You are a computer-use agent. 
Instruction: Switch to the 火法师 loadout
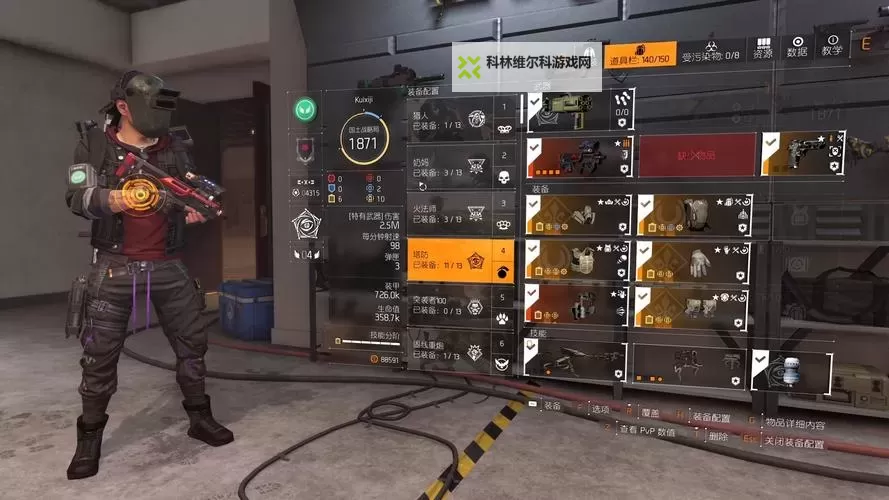point(460,213)
